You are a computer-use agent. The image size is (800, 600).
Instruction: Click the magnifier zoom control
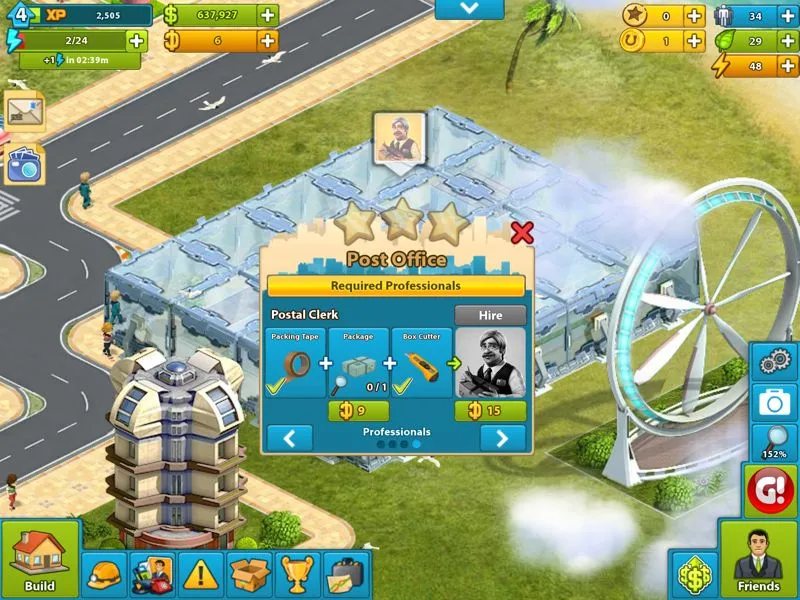point(775,440)
